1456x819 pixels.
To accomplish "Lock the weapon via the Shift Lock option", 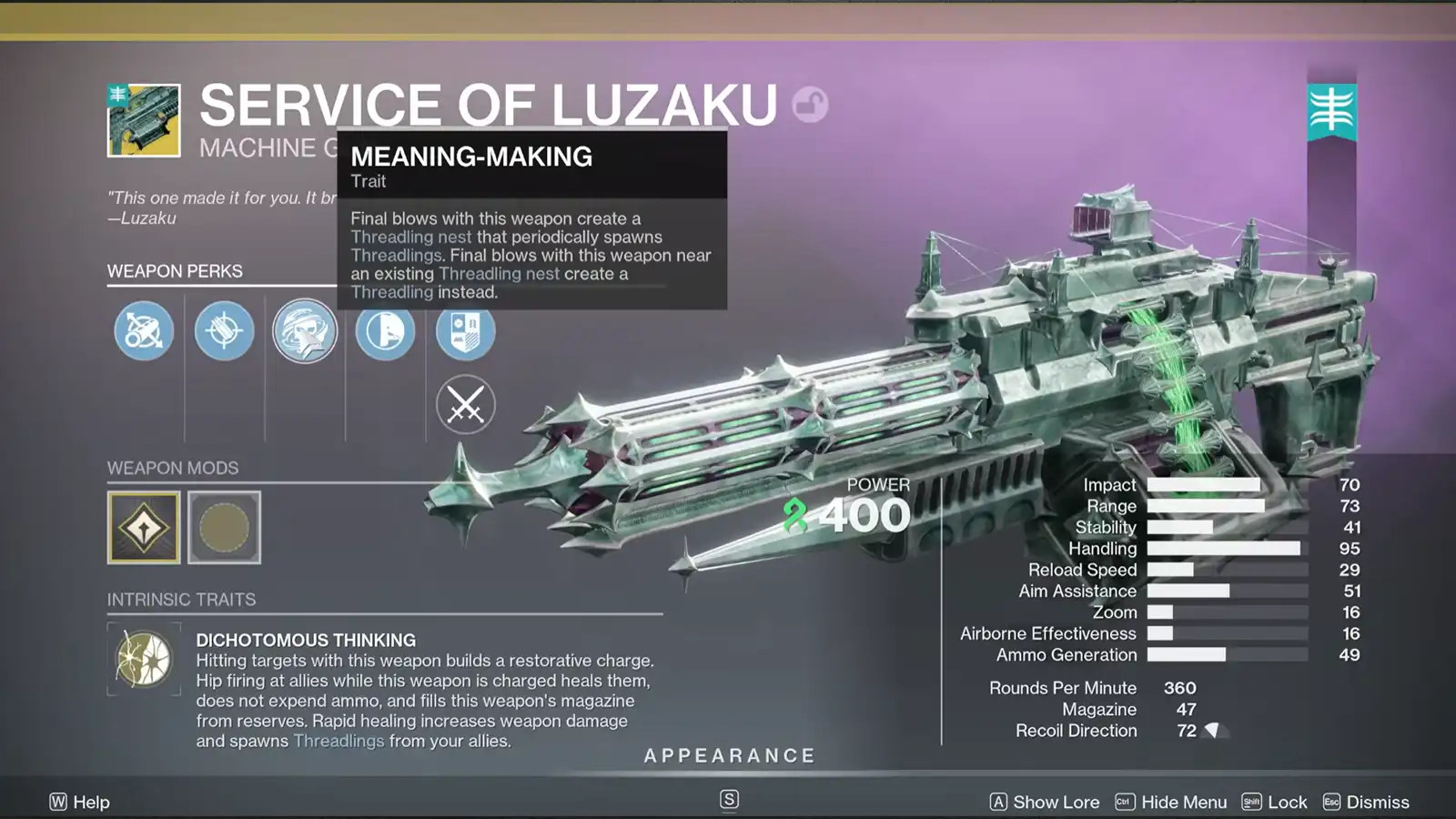I will (1277, 802).
